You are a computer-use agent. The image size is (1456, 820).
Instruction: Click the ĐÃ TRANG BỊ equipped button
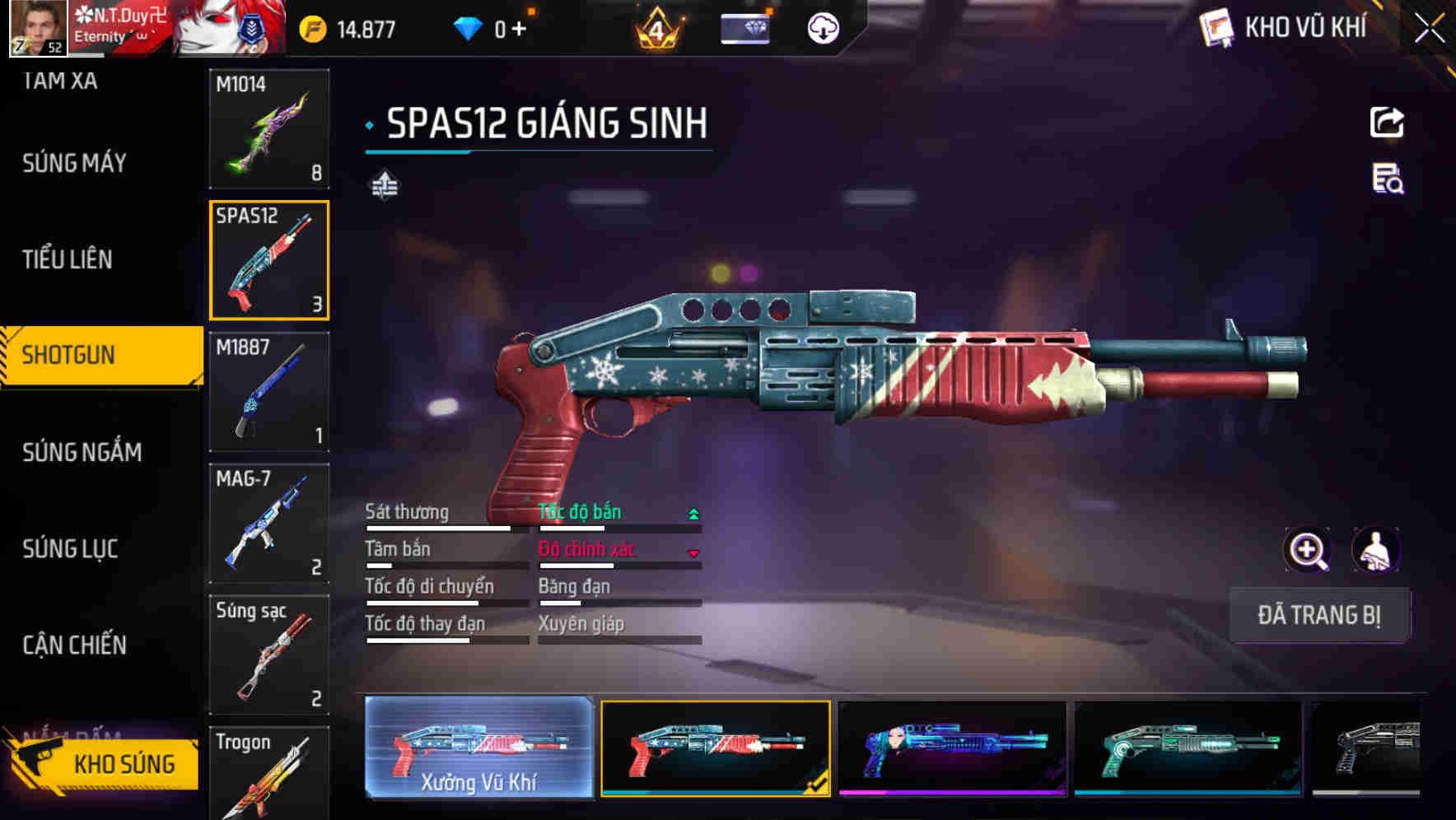coord(1318,615)
